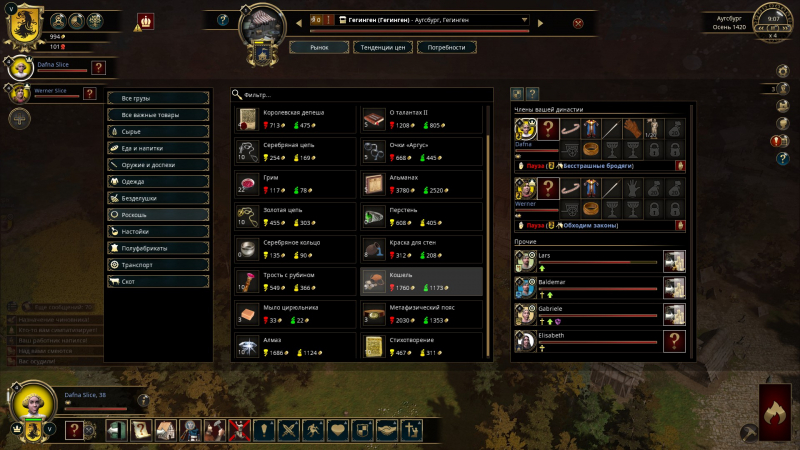Select the Кошель item in the market list

point(421,281)
